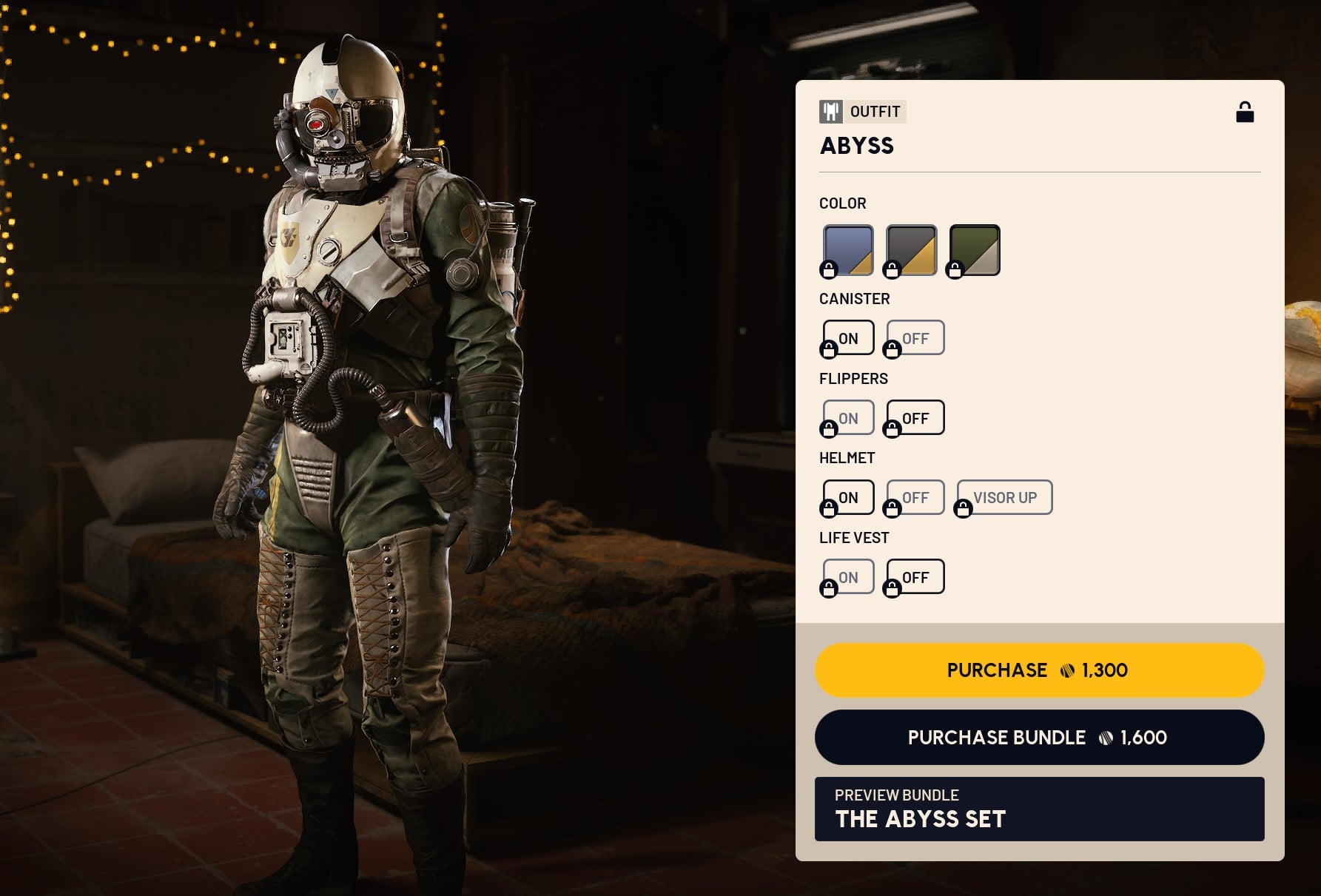
Task: Enable the Flippers
Action: click(847, 417)
